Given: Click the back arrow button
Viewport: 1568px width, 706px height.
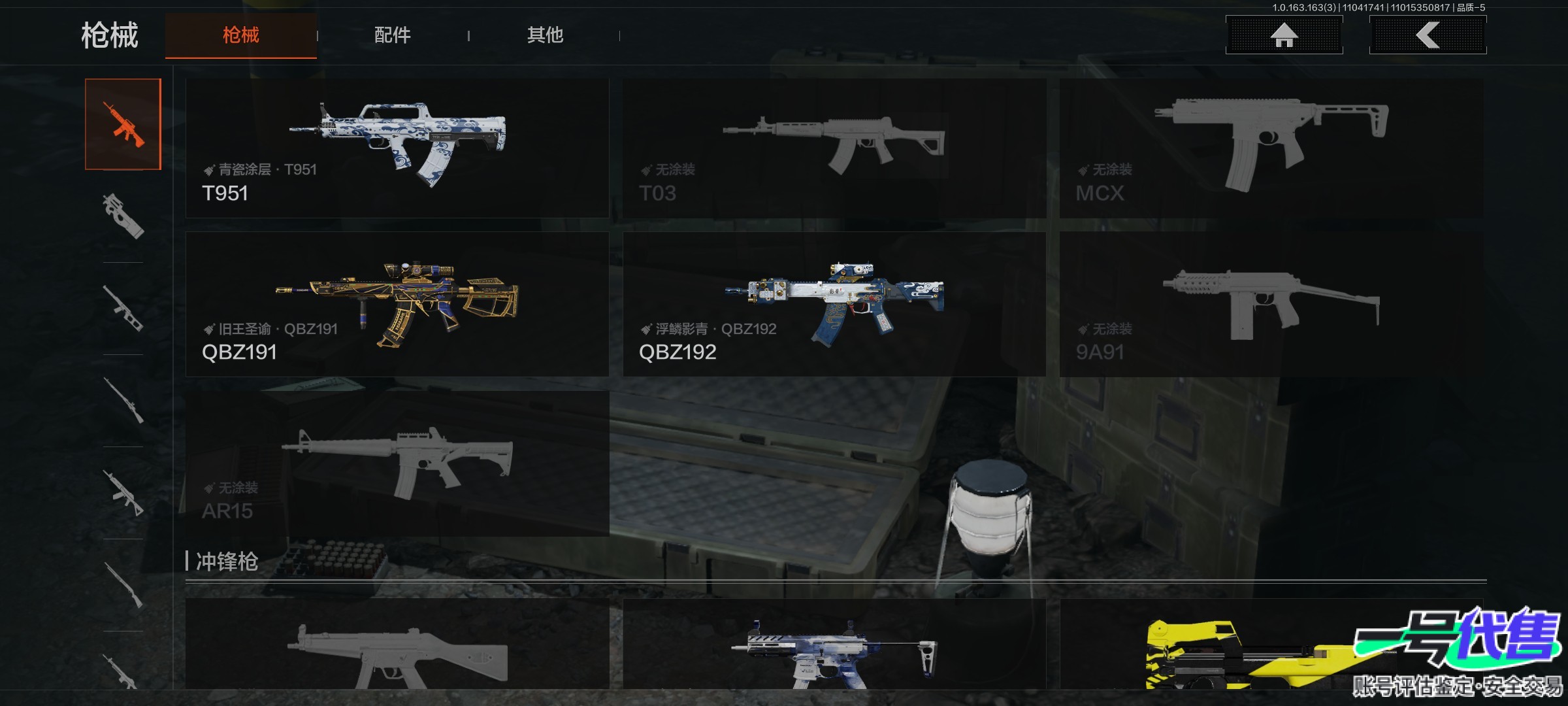Looking at the screenshot, I should (x=1428, y=35).
